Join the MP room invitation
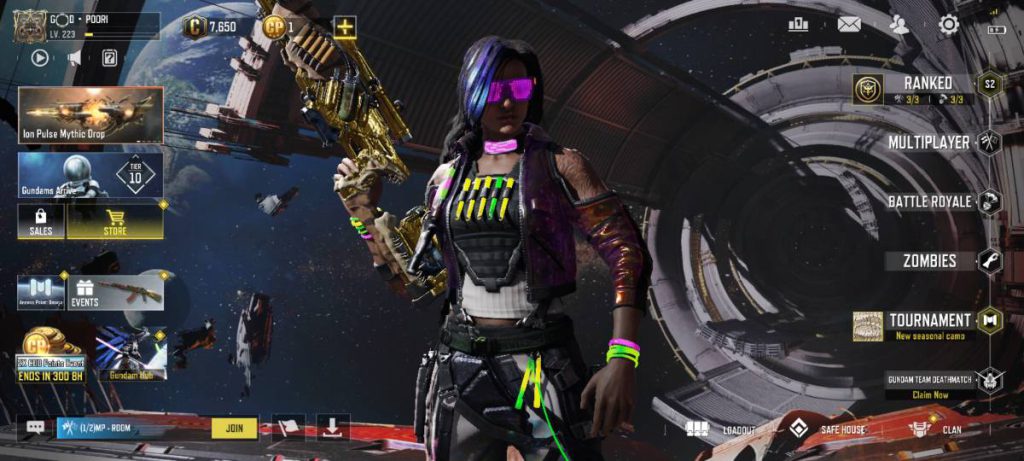This screenshot has width=1024, height=461. coord(234,428)
